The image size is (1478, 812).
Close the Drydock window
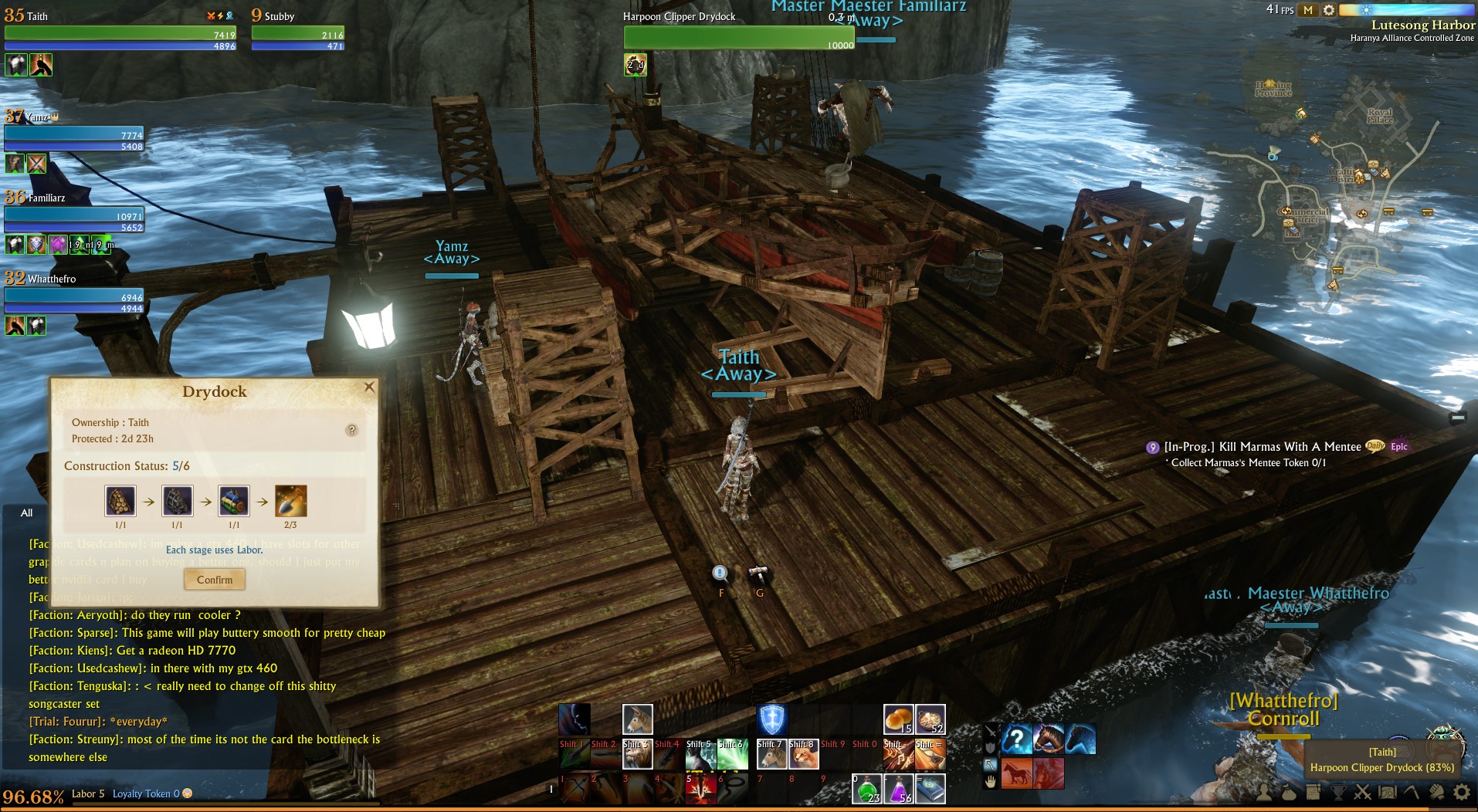tap(369, 387)
